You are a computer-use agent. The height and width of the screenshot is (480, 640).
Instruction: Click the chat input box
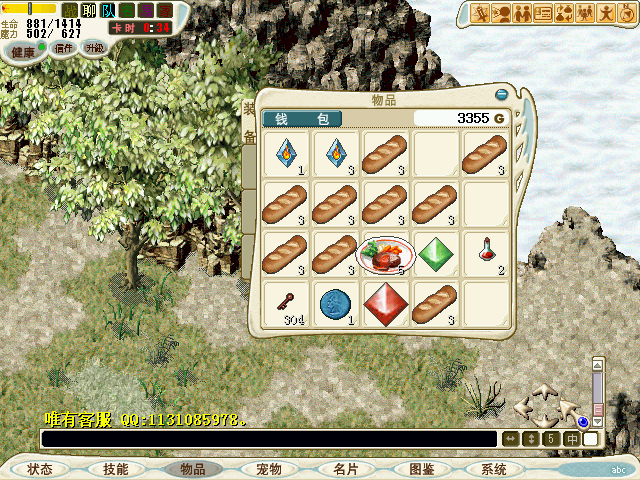tap(268, 439)
